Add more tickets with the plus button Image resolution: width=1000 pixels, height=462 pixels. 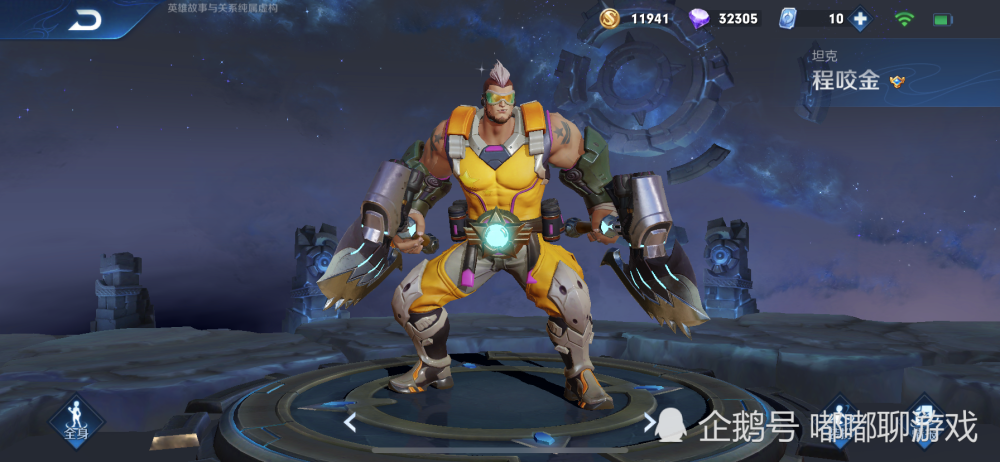point(859,18)
